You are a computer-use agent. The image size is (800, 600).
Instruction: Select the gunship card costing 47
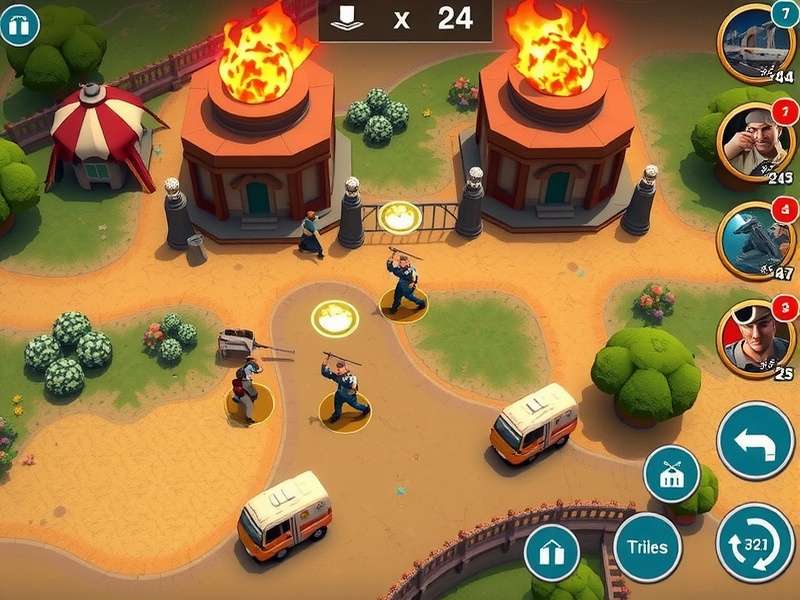[755, 240]
